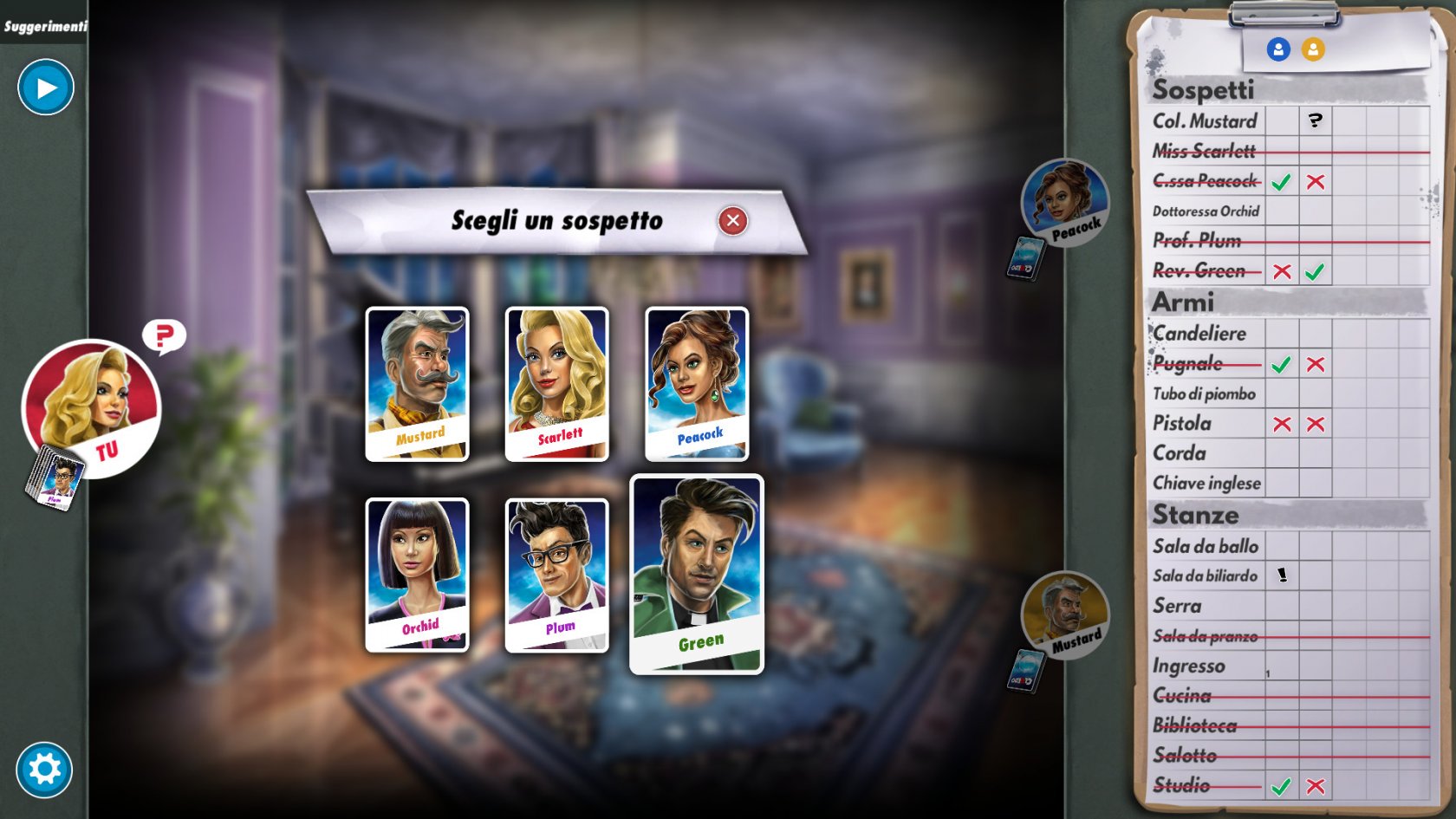The width and height of the screenshot is (1456, 819).
Task: Select the blue player icon on clipboard
Action: pyautogui.click(x=1278, y=49)
